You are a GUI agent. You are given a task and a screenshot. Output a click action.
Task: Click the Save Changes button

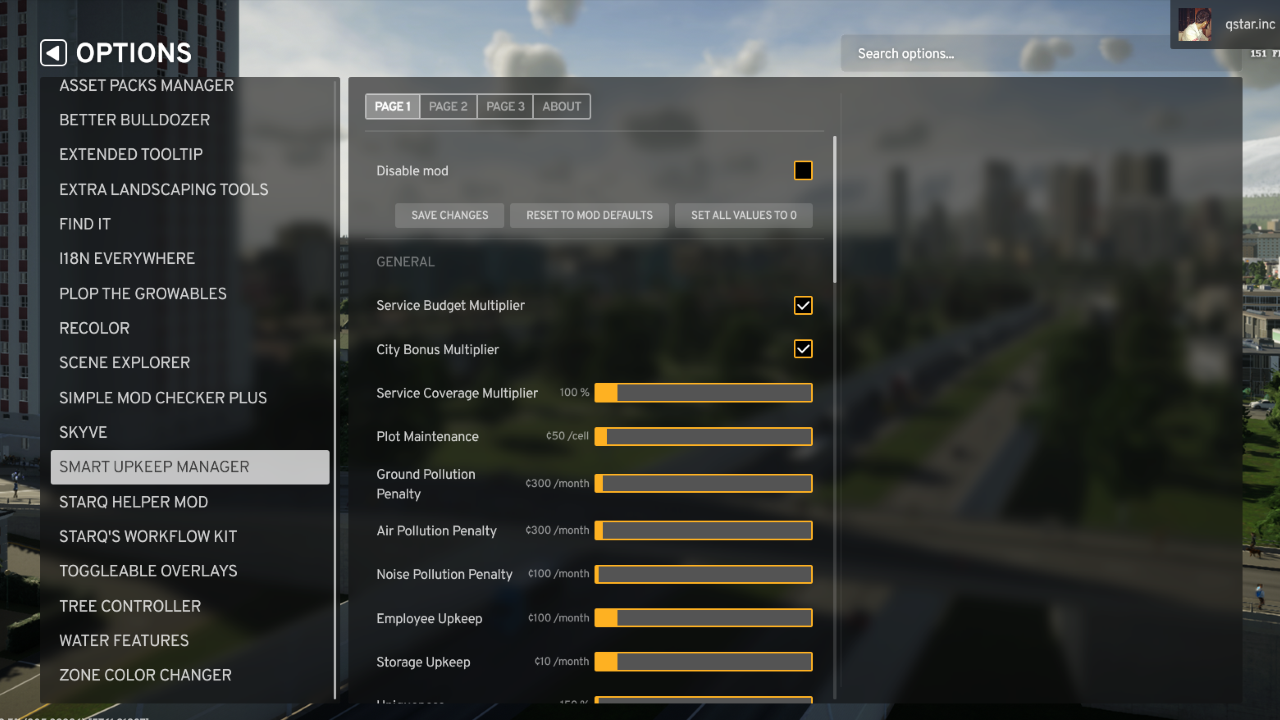[x=449, y=215]
